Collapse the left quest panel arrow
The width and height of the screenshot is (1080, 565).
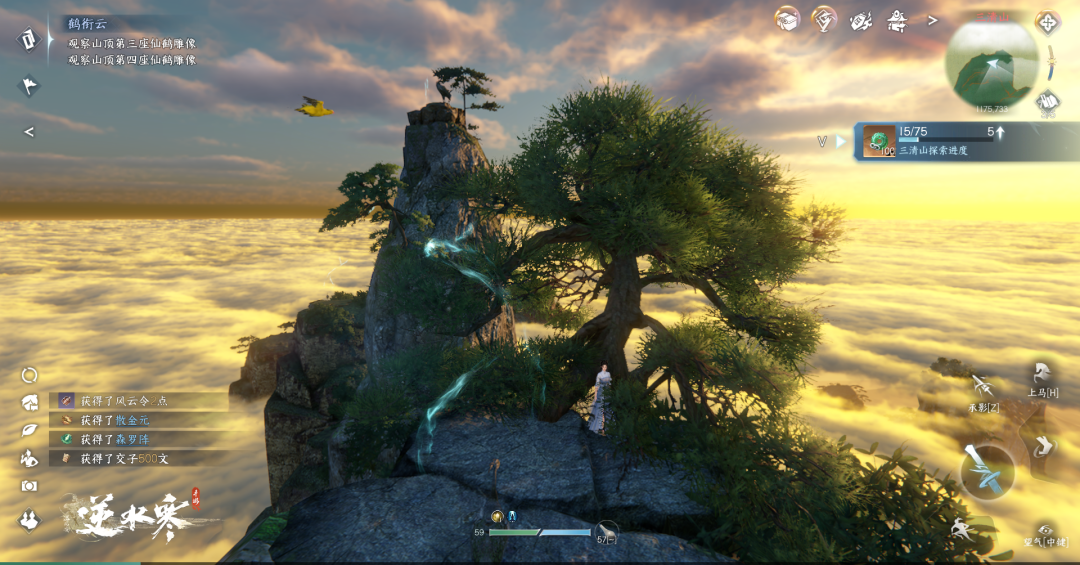[29, 132]
